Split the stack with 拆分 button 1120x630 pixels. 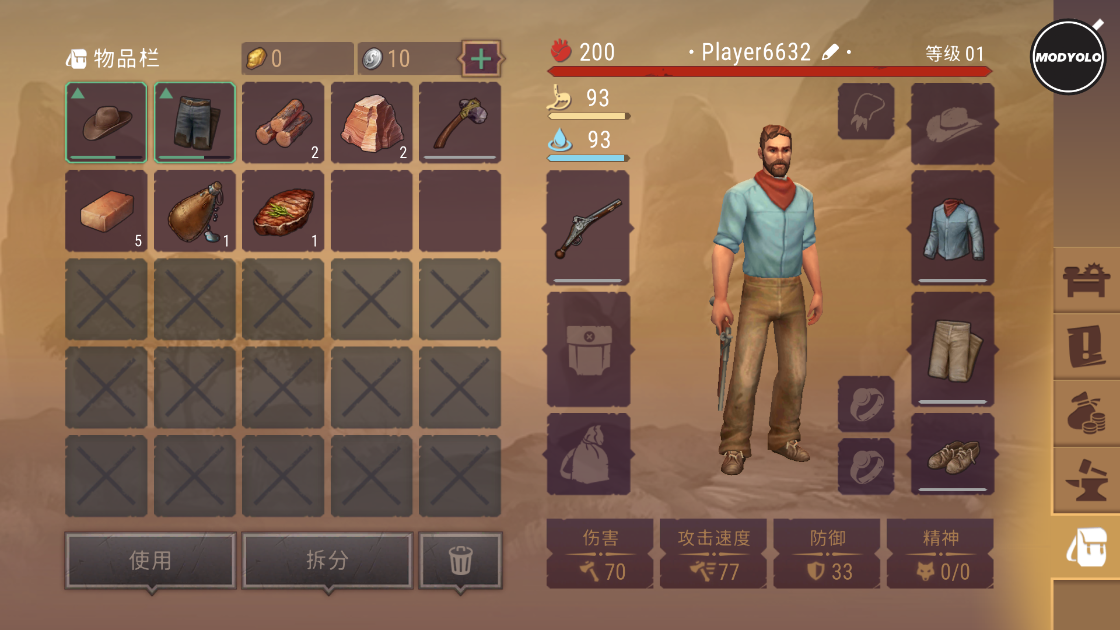tap(327, 561)
